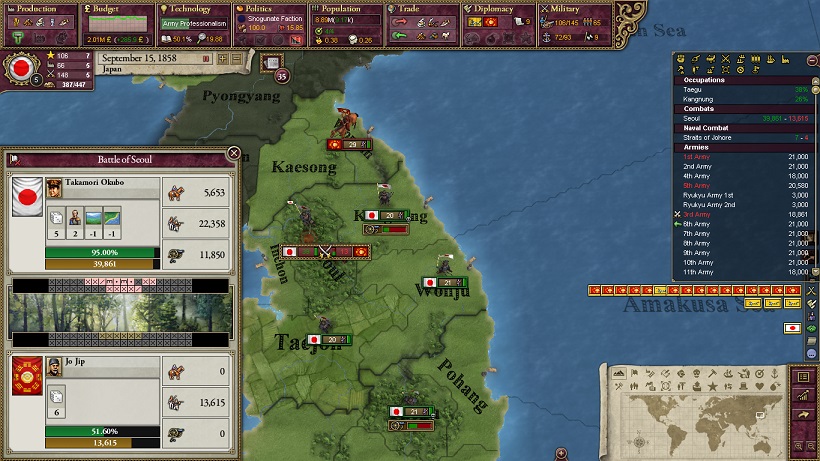The height and width of the screenshot is (461, 820).
Task: Open the Budget panel
Action: tap(113, 9)
